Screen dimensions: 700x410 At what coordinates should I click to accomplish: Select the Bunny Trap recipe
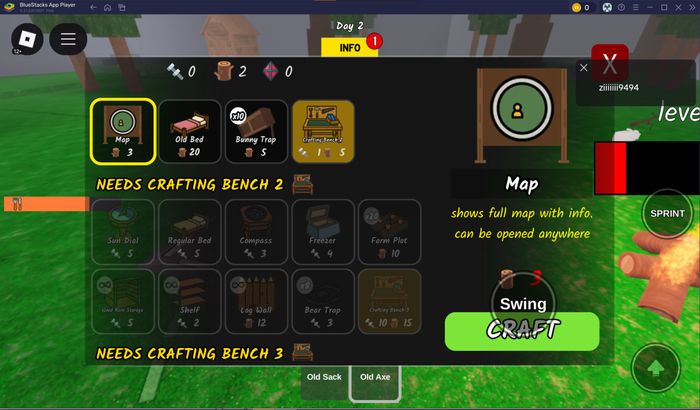pyautogui.click(x=256, y=131)
